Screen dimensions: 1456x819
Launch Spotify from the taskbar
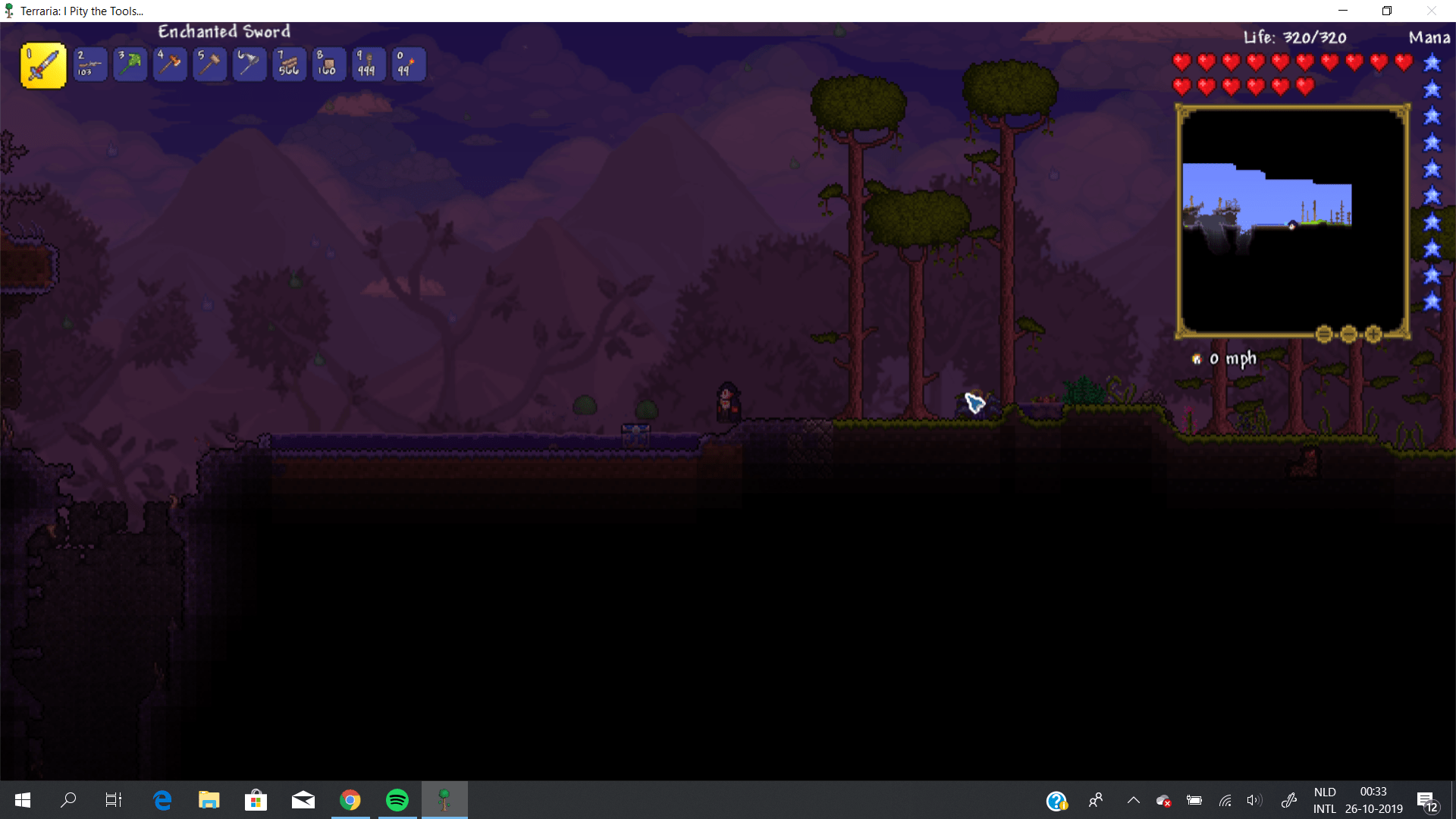point(397,800)
